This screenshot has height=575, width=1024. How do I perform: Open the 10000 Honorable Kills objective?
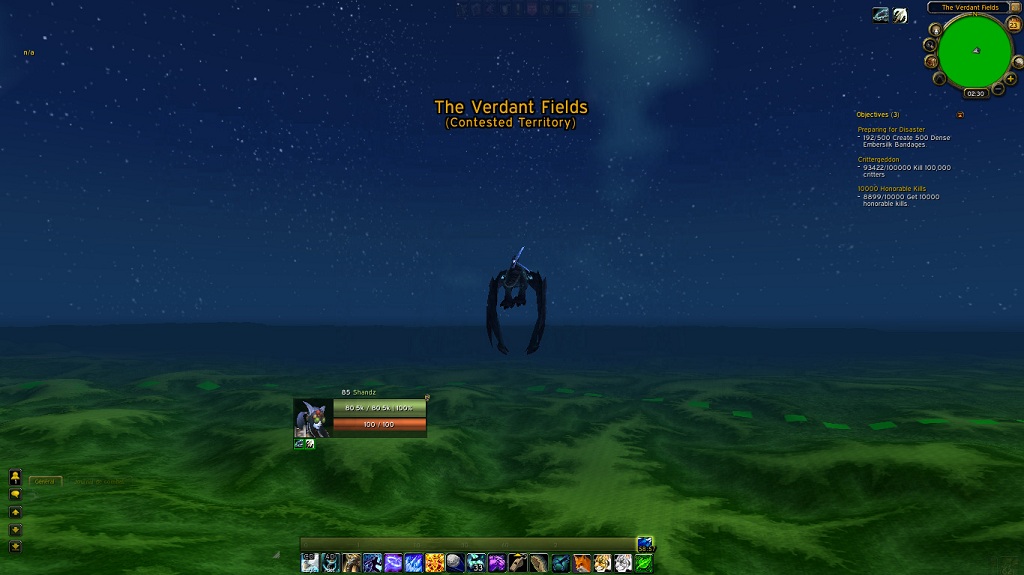click(892, 189)
